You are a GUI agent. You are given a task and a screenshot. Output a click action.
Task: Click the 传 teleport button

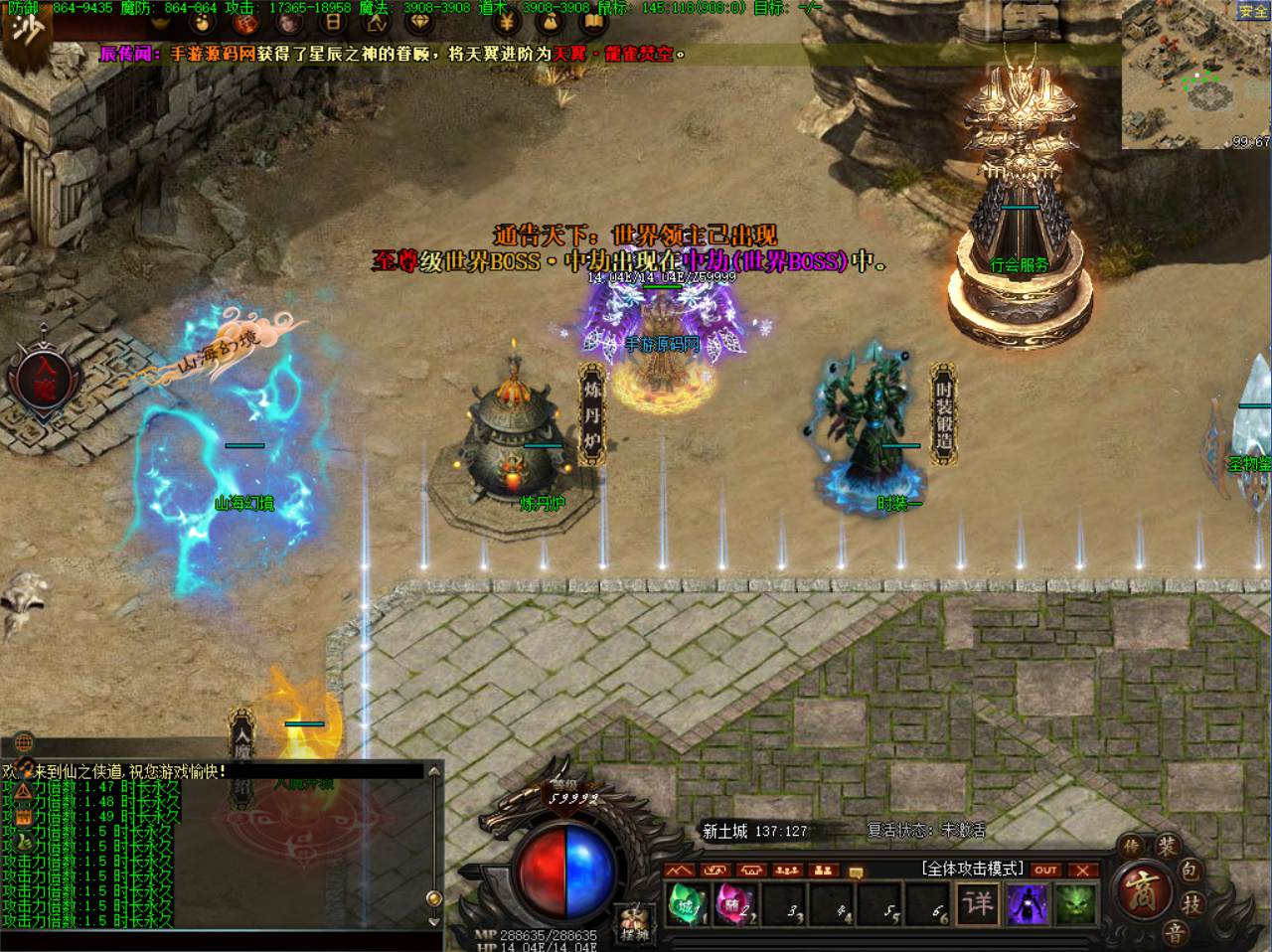1131,846
